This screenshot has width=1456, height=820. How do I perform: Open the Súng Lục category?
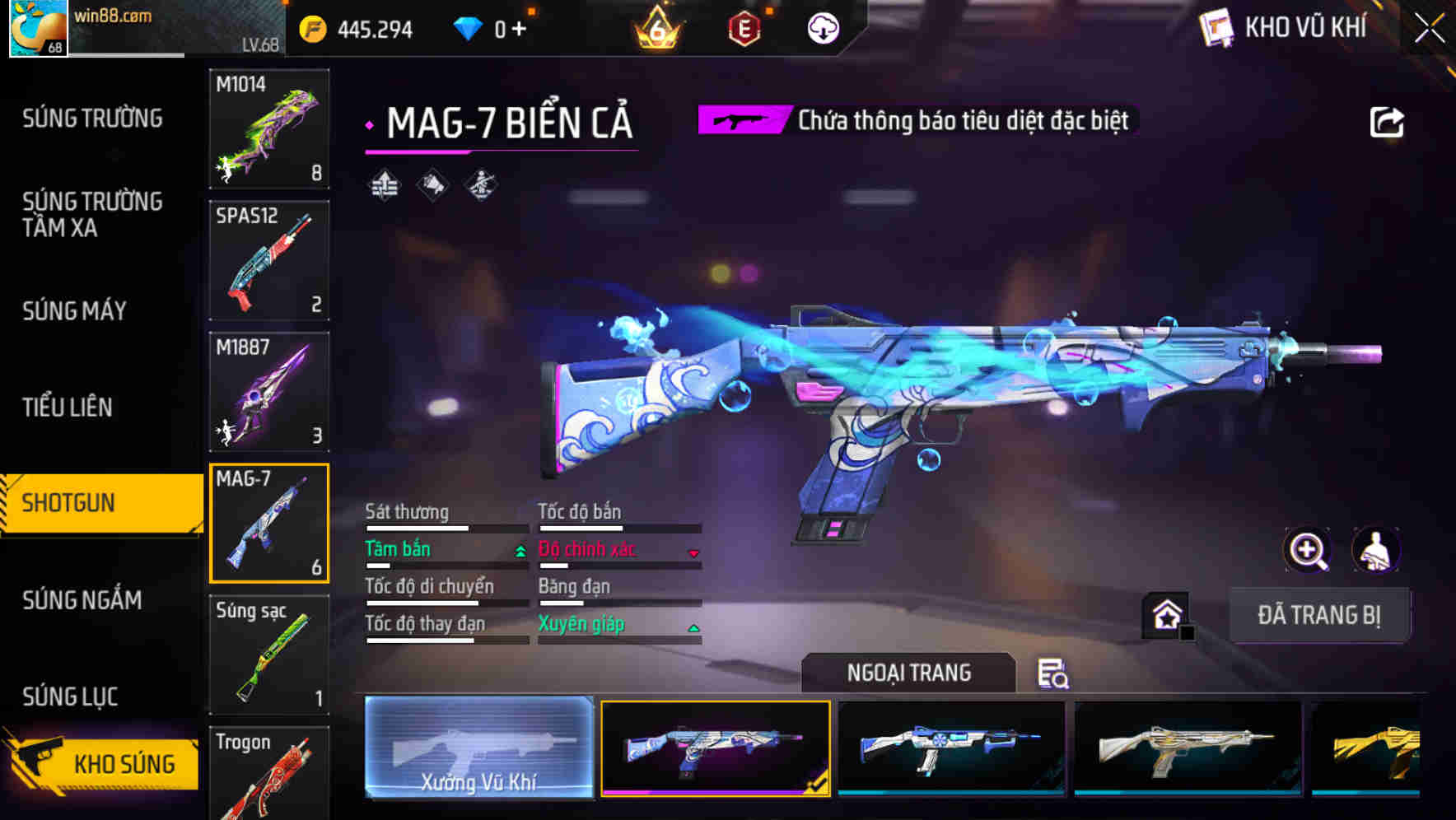[70, 697]
